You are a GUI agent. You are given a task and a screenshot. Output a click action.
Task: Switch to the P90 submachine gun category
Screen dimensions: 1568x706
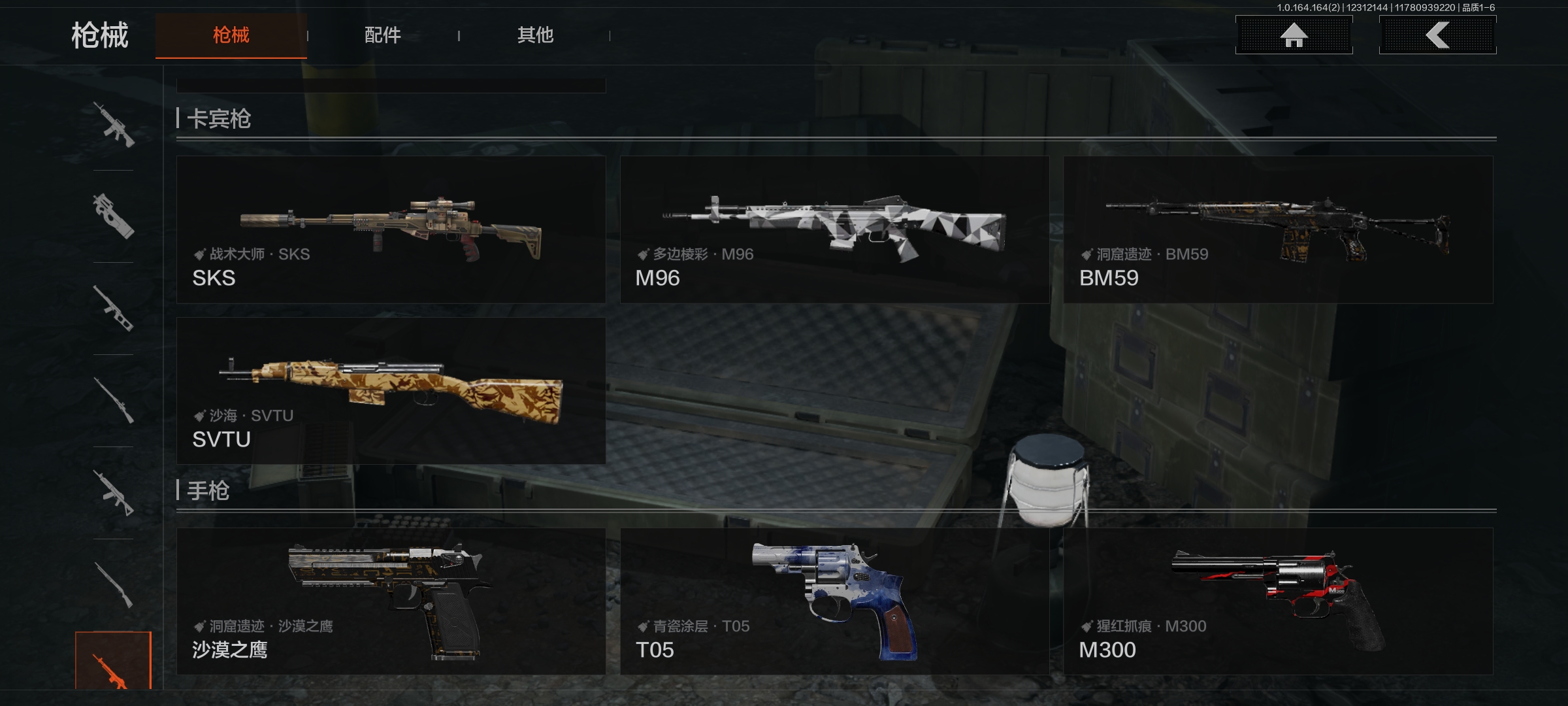(x=114, y=216)
